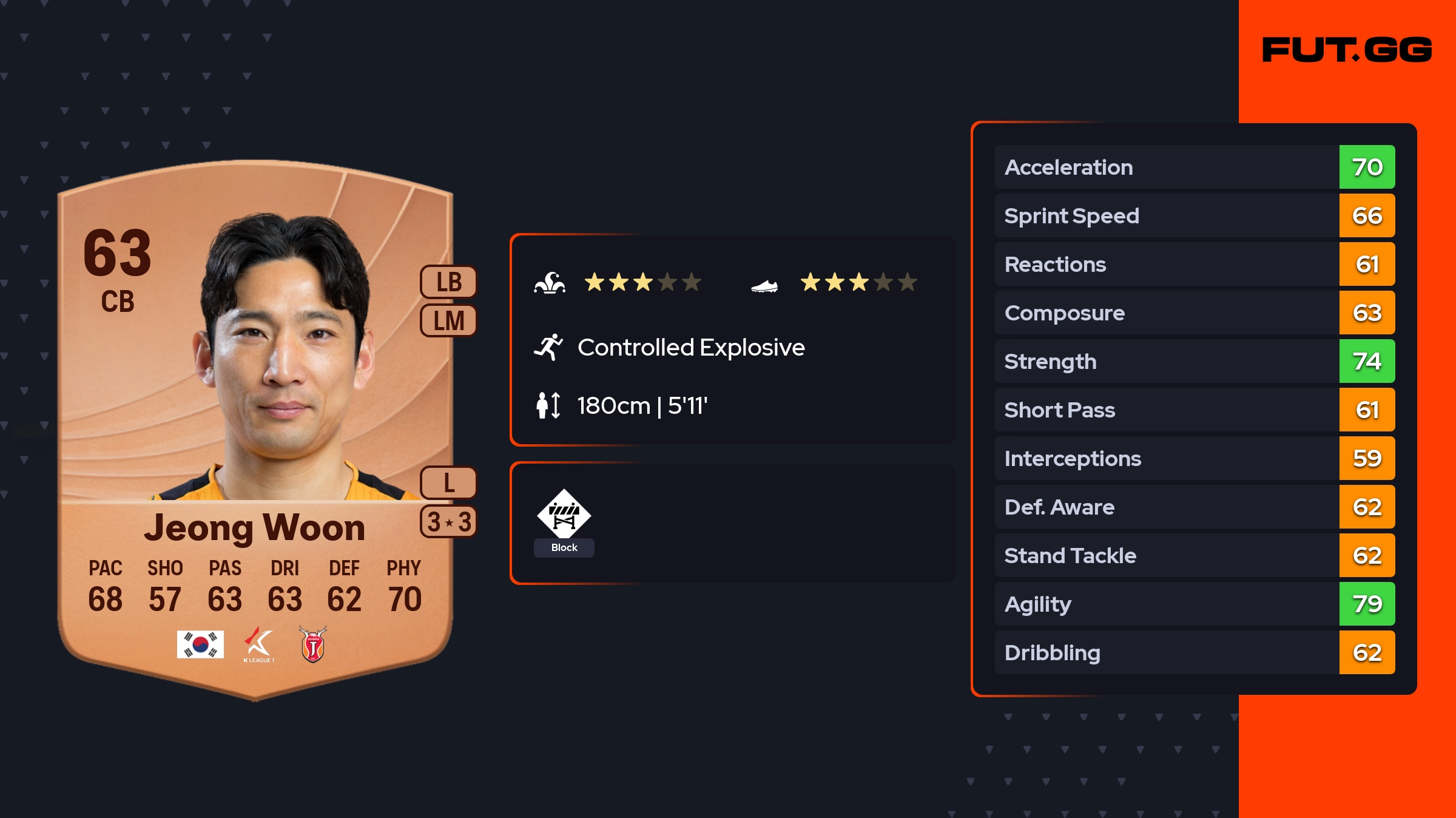Click the weak foot boot icon
Screen dimensions: 1456x818
pyautogui.click(x=764, y=285)
